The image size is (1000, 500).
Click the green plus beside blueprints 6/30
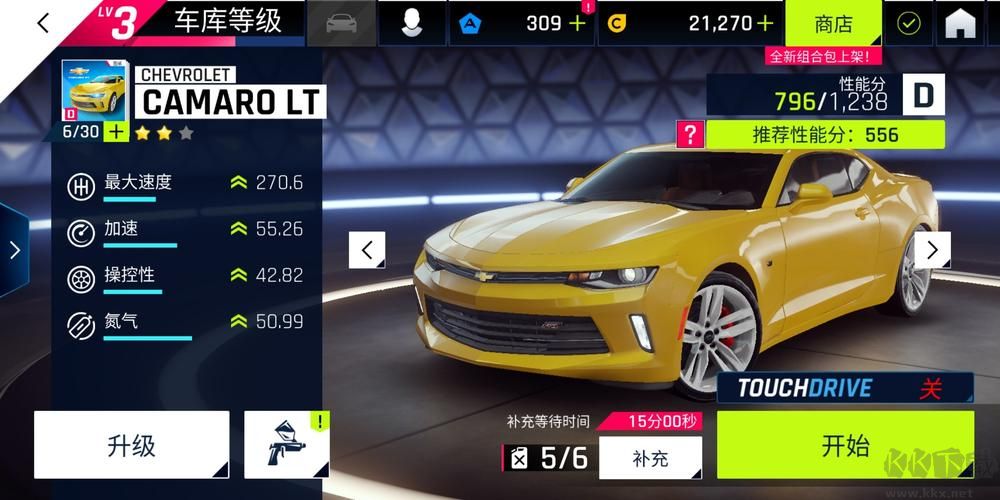click(x=116, y=131)
